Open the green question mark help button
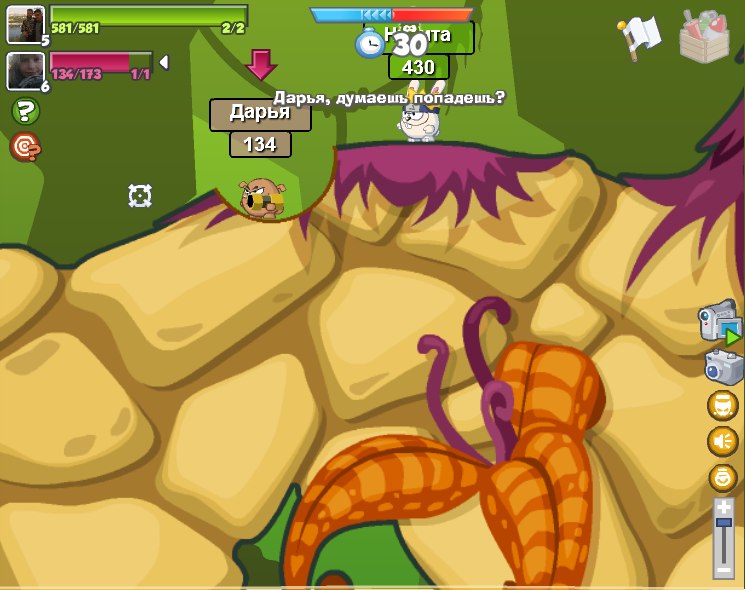 click(25, 111)
